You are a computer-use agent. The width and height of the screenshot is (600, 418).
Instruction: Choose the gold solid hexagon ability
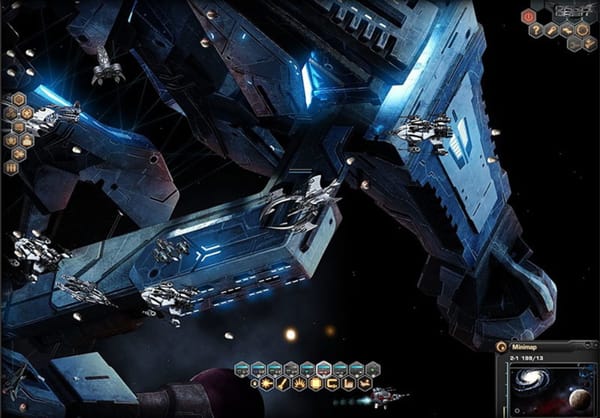click(x=315, y=383)
